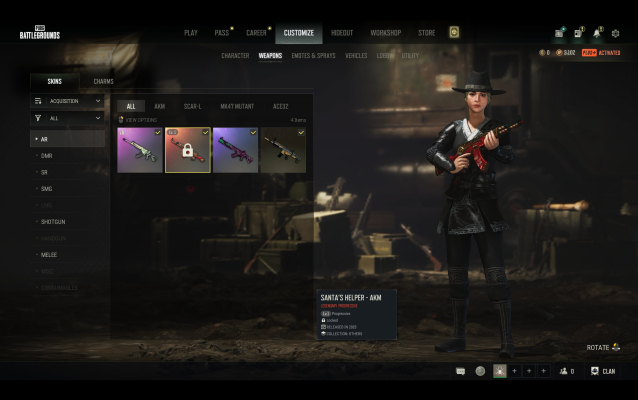Select the locked Santa's Helper AKM skin
The image size is (638, 400).
(188, 150)
